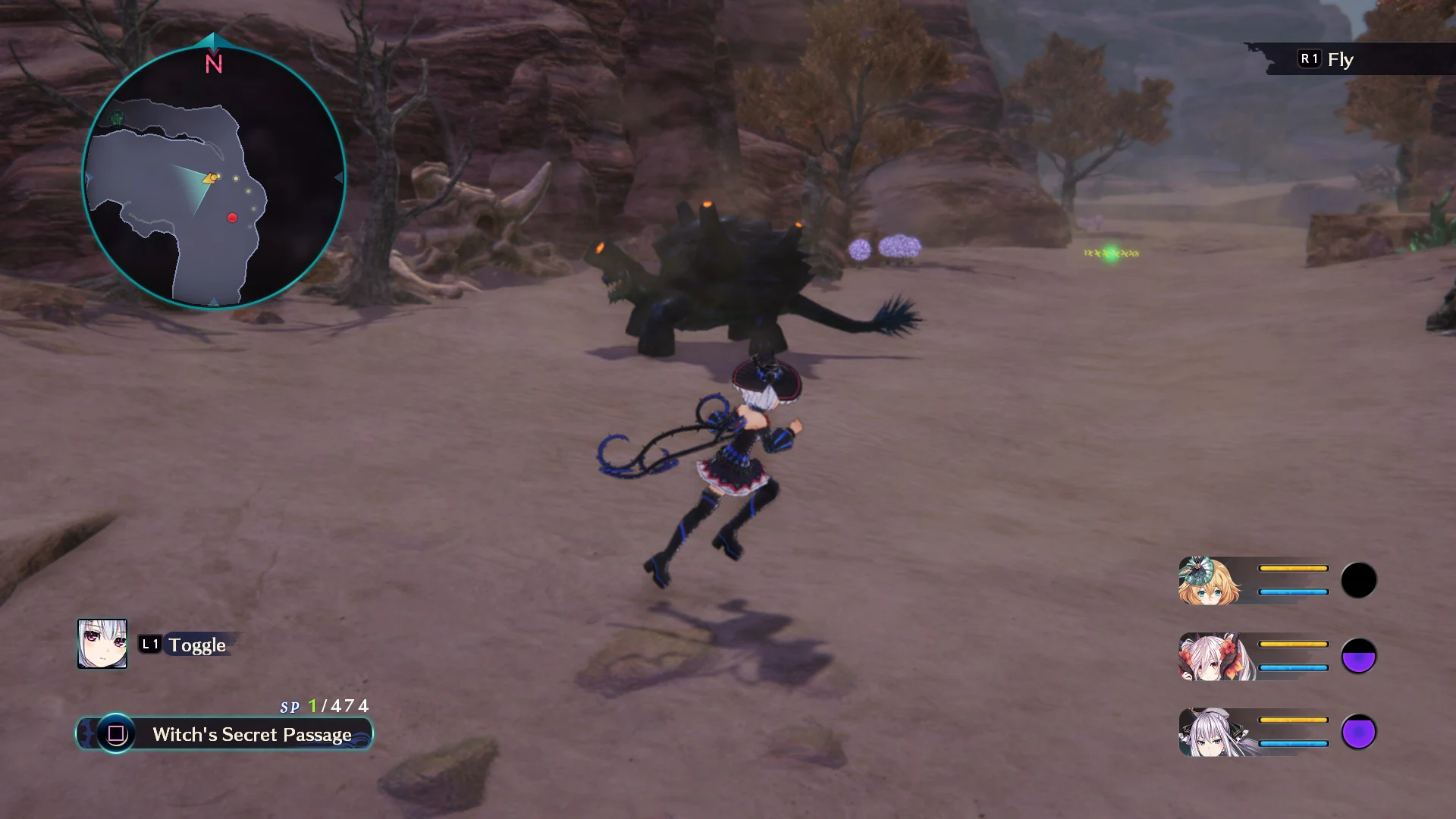Click the blonde ally's yellow HP bar
Image resolution: width=1456 pixels, height=819 pixels.
click(1293, 566)
